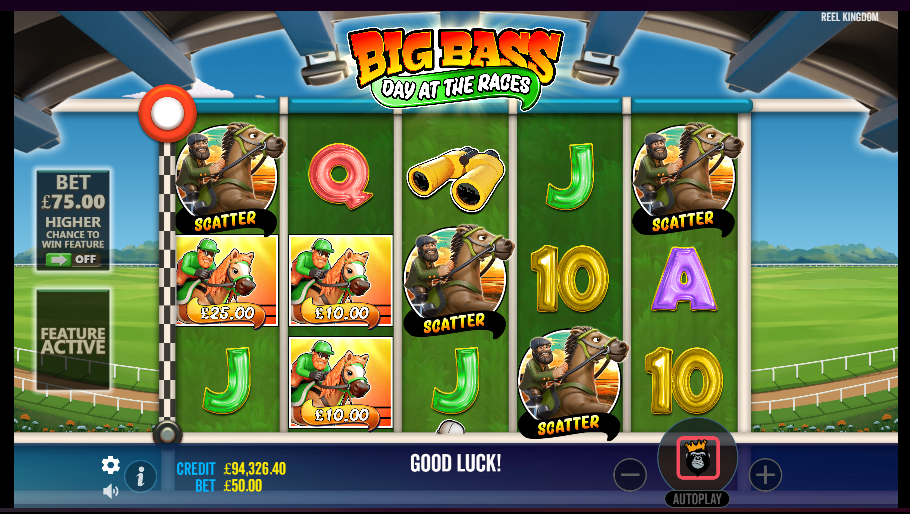Toggle the £75.00 higher chance bet switch

[72, 259]
